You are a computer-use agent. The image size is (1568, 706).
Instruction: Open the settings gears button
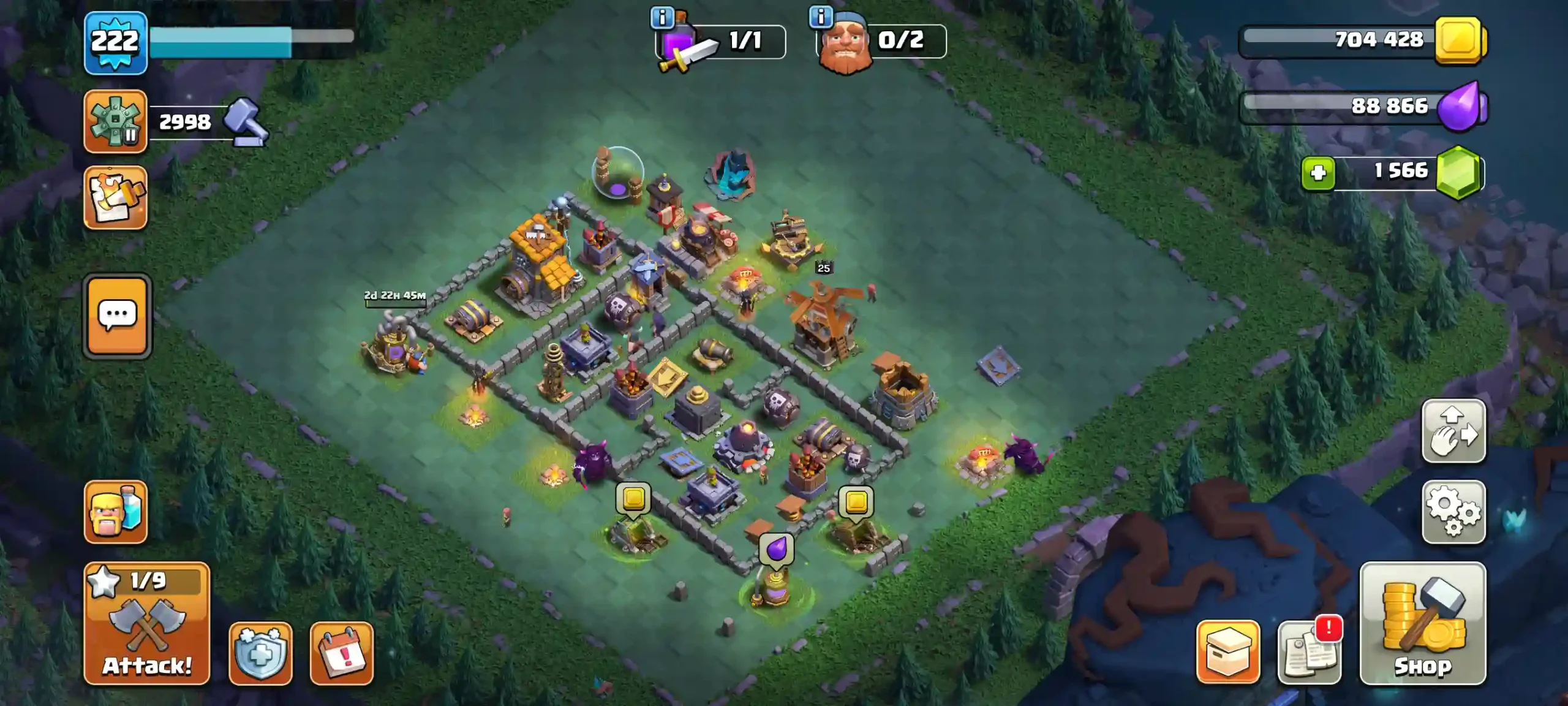[1453, 512]
